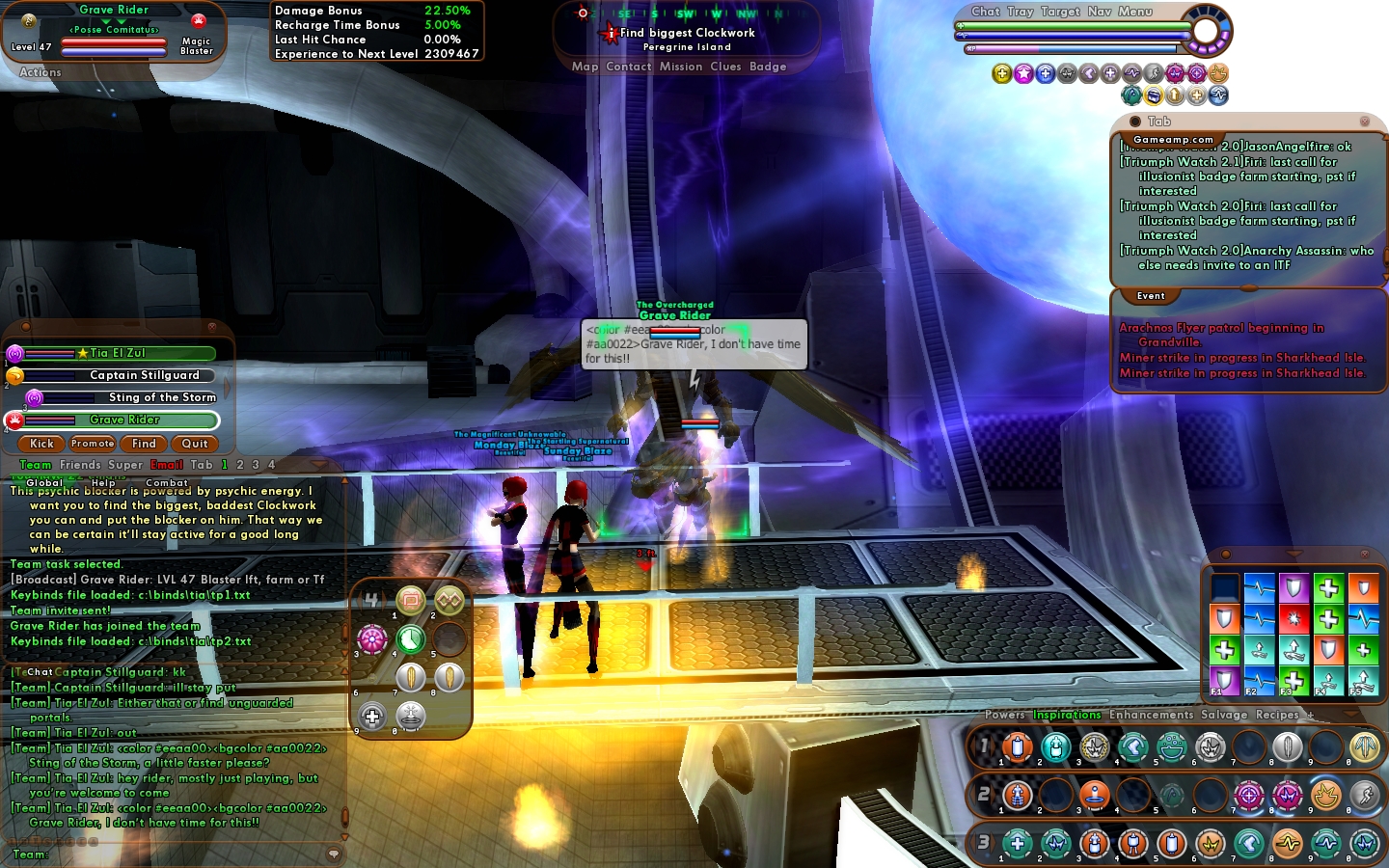Open the team Find window
Image resolution: width=1389 pixels, height=868 pixels.
(x=144, y=444)
